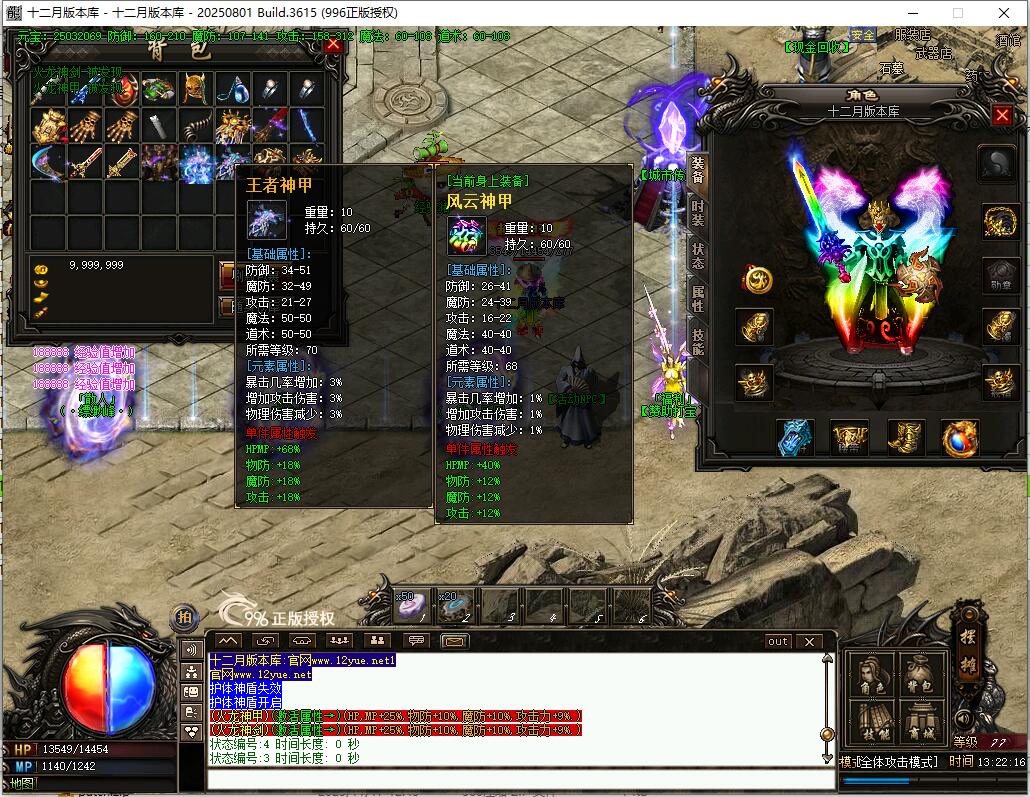This screenshot has height=797, width=1030.
Task: Minimize the game window
Action: pos(910,13)
